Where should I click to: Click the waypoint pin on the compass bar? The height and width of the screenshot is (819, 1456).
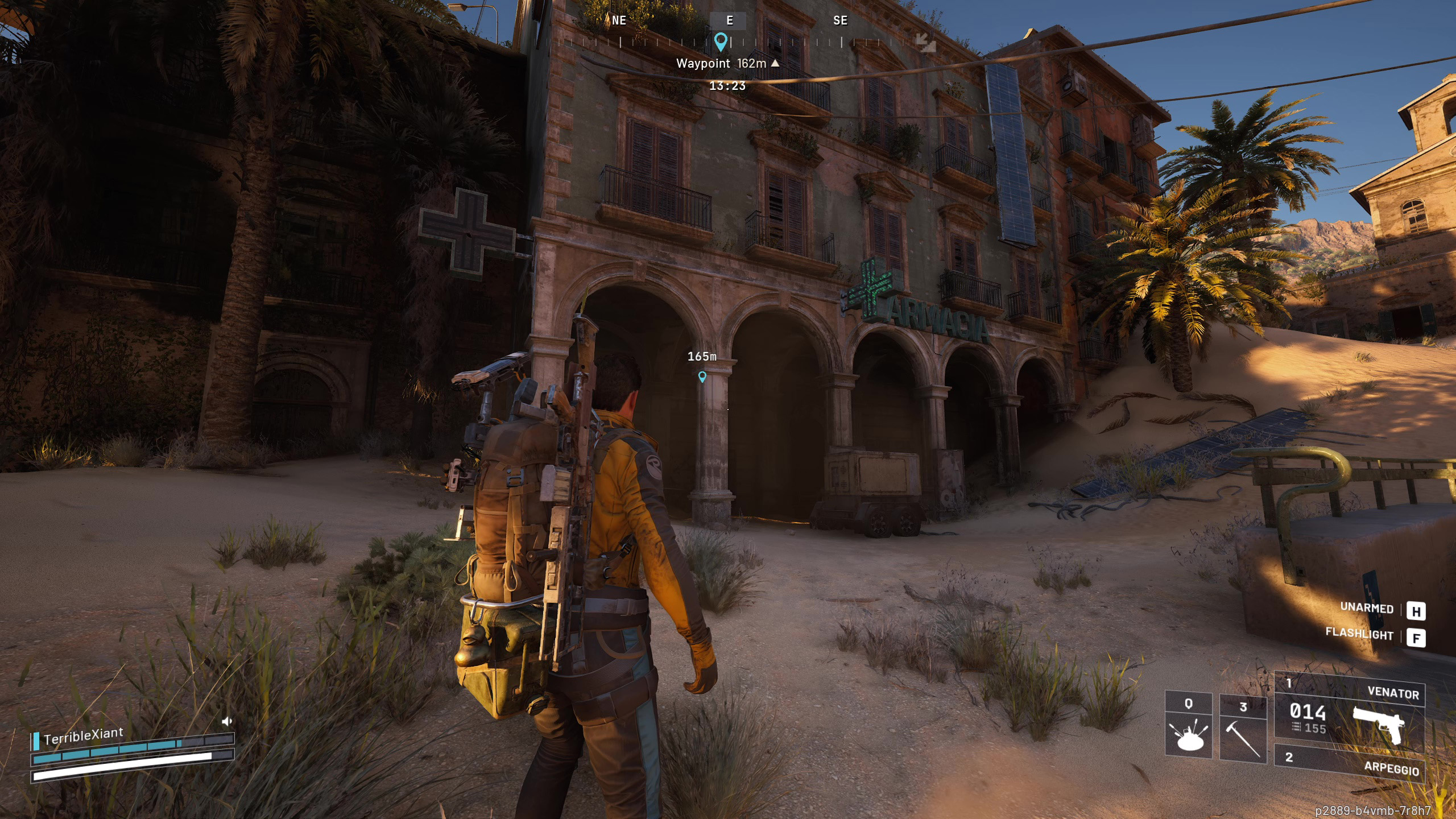coord(721,42)
